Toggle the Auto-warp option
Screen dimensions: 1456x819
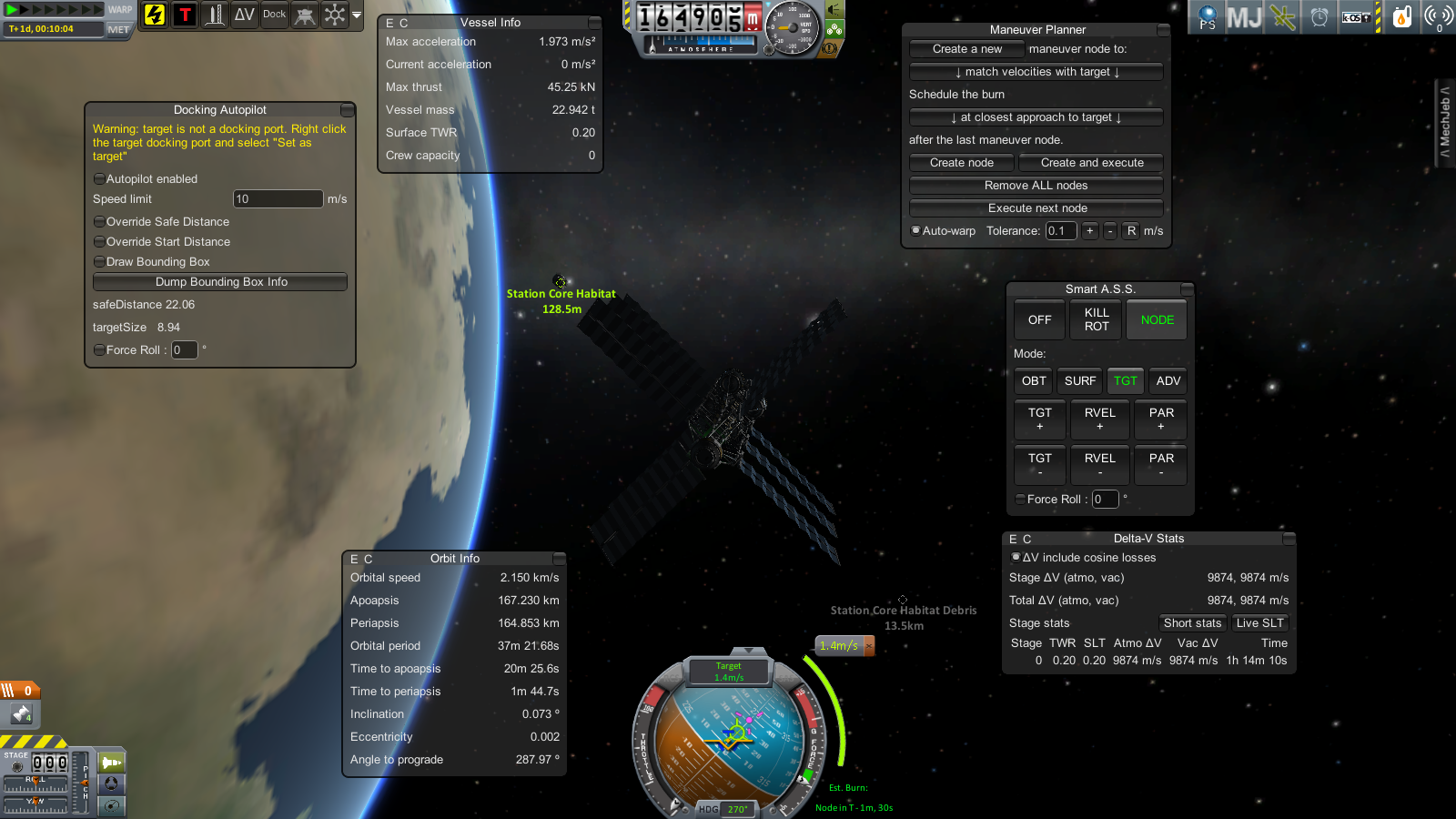point(916,231)
